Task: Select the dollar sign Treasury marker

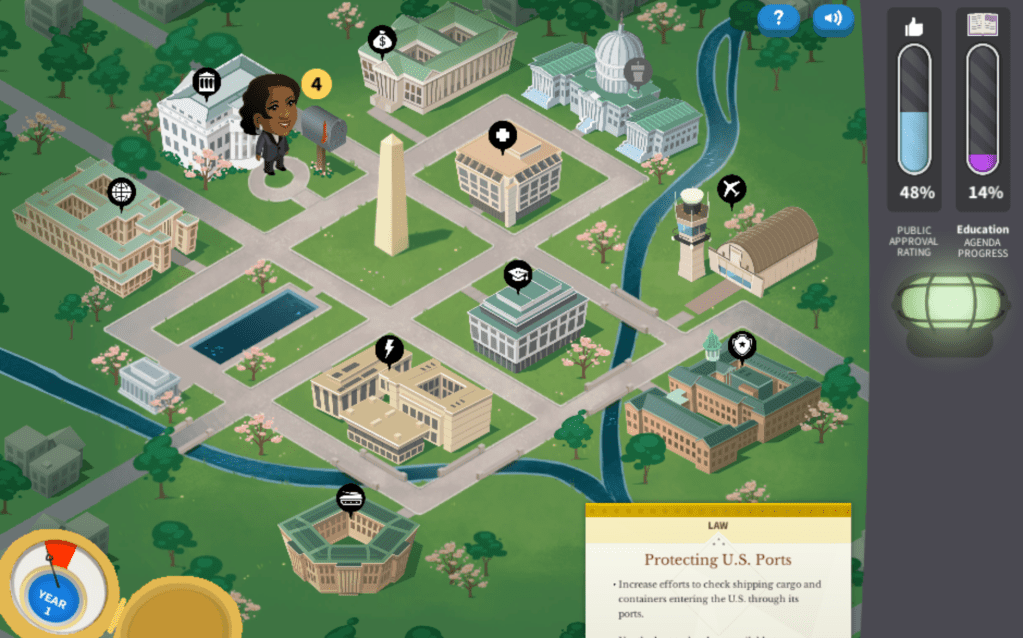Action: click(x=382, y=41)
